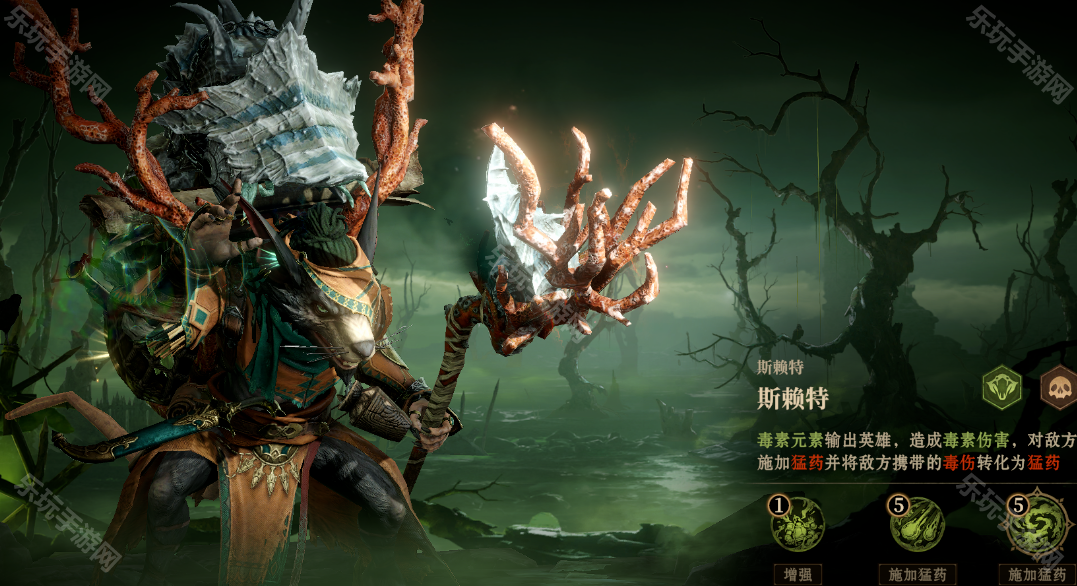
Task: Inspect the triple green meteor skill icon
Action: coord(917,525)
